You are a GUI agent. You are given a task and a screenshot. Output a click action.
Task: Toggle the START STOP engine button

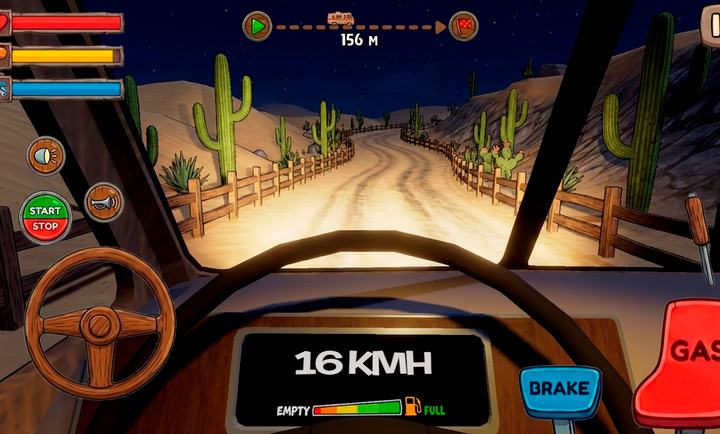tap(45, 218)
